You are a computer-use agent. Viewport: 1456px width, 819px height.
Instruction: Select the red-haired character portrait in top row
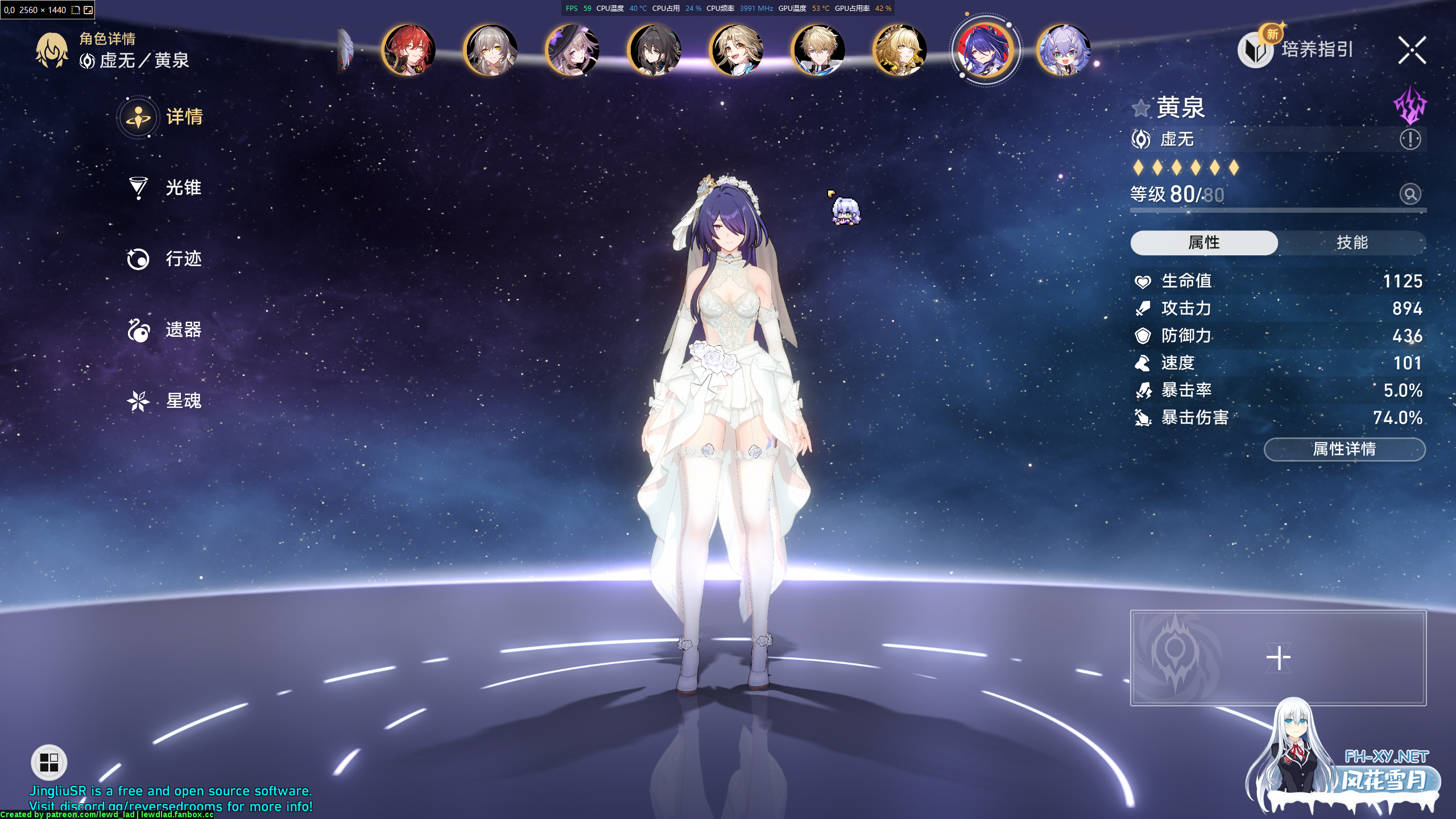tap(409, 50)
